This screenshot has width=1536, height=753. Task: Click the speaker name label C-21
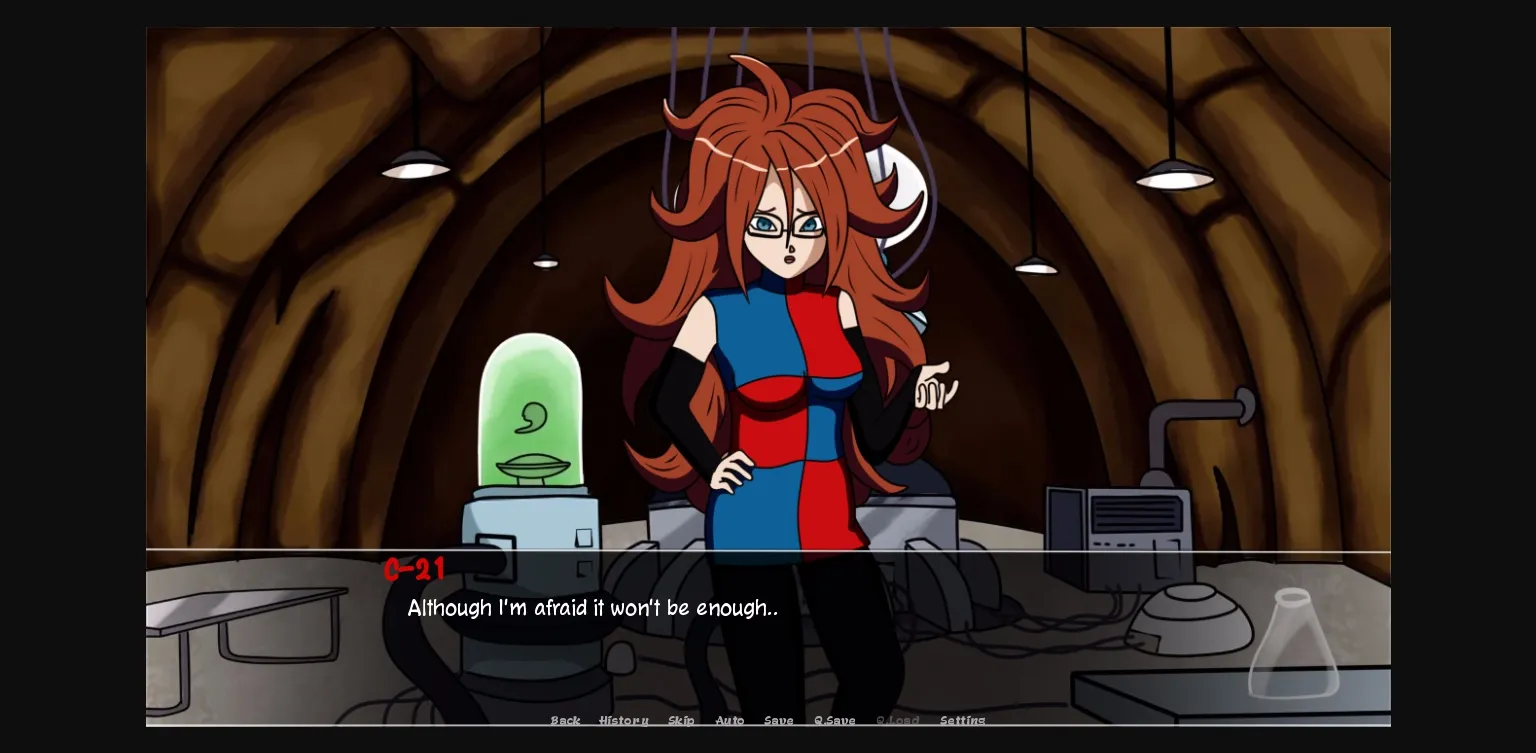(414, 570)
